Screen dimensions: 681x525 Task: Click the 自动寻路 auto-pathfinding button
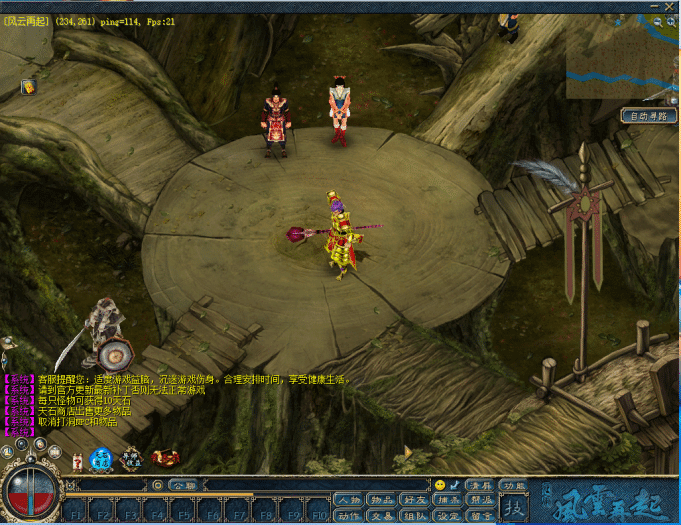tap(648, 116)
